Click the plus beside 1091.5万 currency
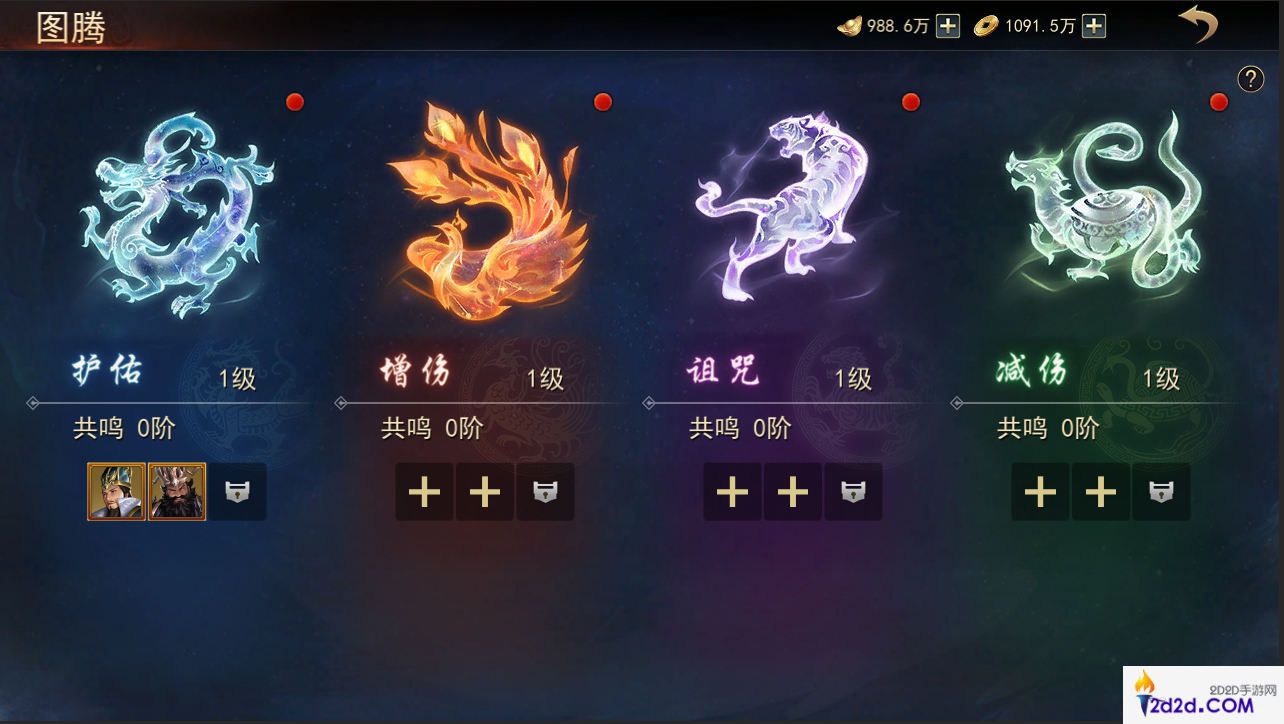Image resolution: width=1284 pixels, height=724 pixels. pos(1094,25)
